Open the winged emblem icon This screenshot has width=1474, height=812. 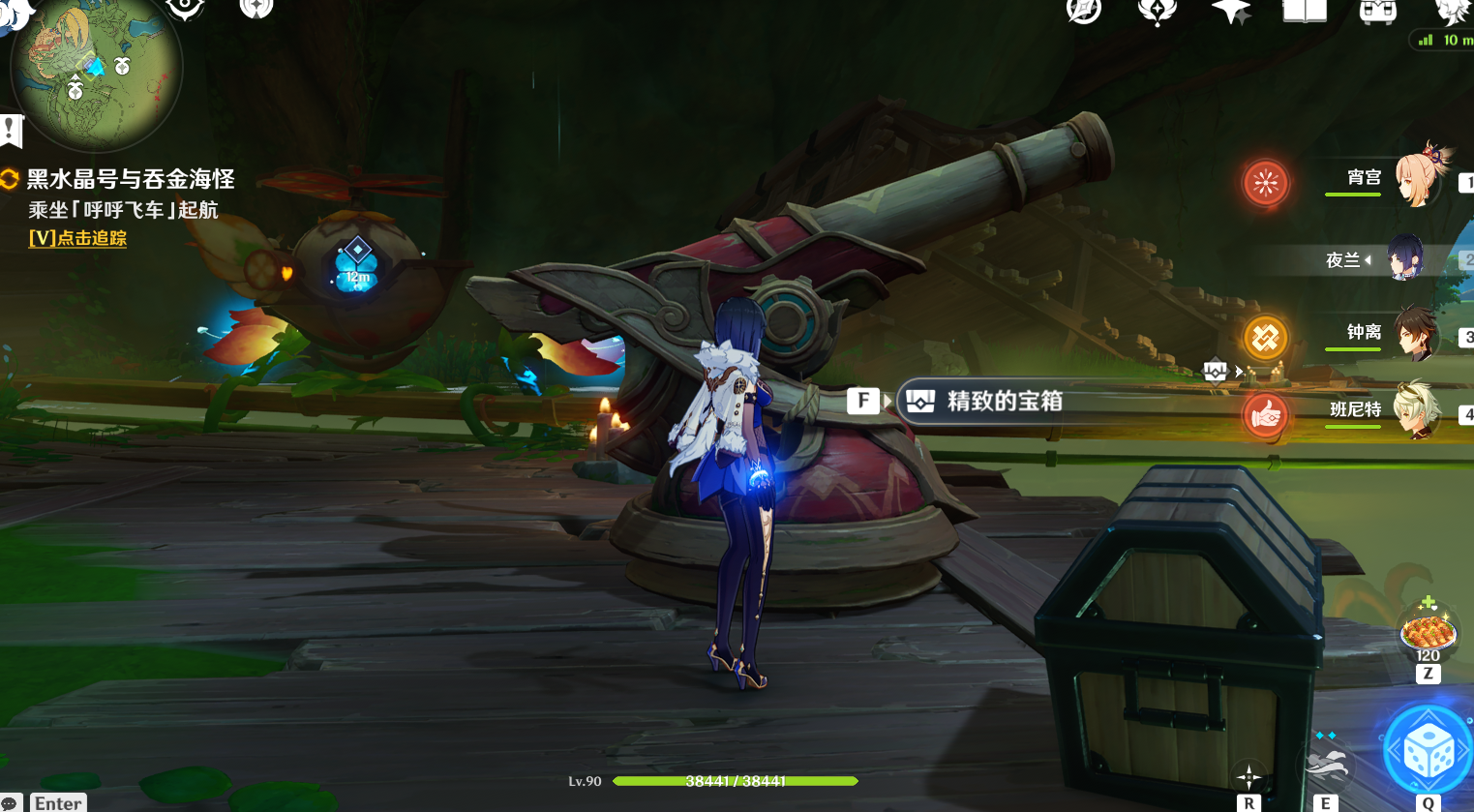(x=1158, y=11)
